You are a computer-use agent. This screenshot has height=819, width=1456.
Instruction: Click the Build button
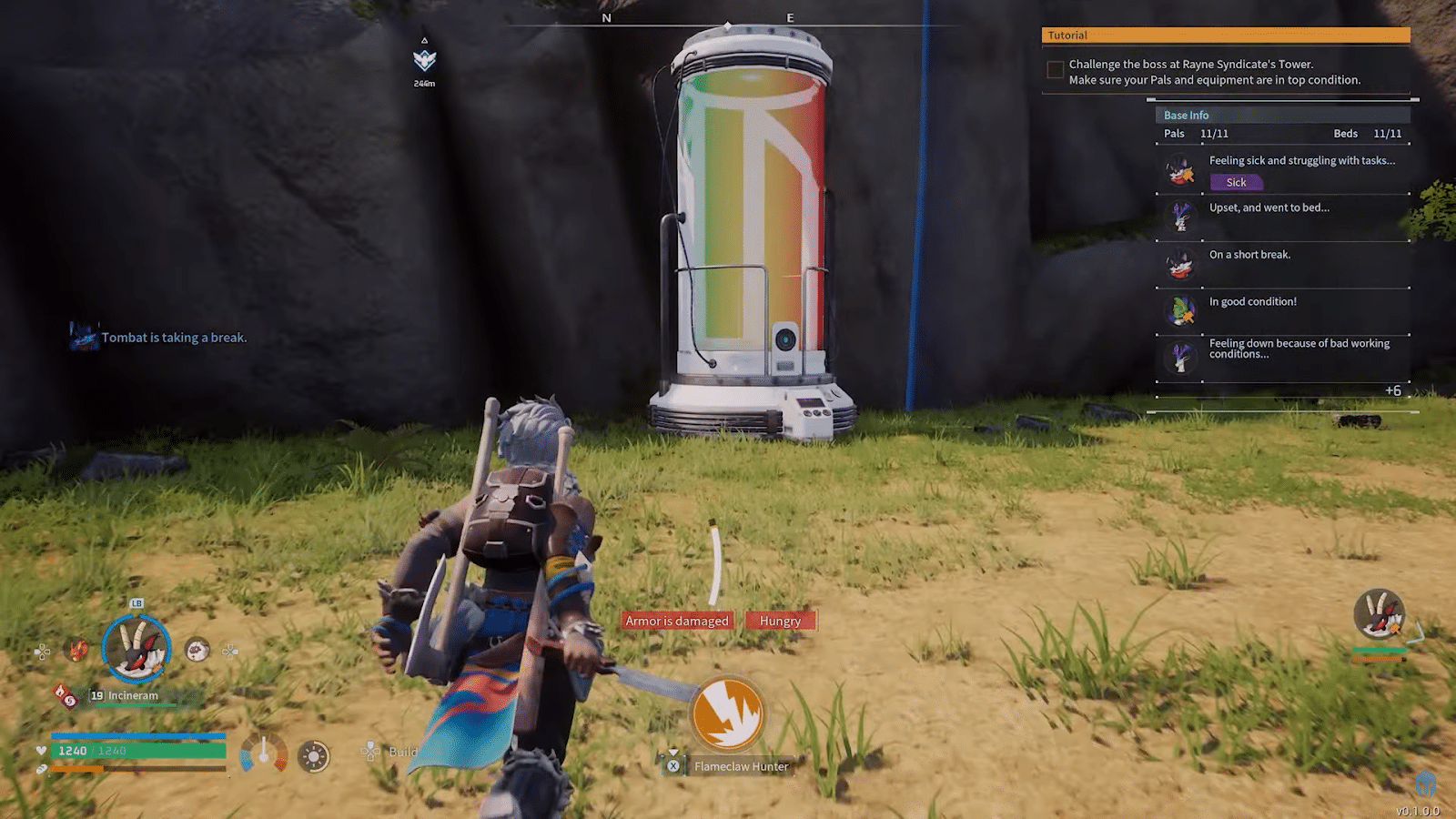coord(403,752)
